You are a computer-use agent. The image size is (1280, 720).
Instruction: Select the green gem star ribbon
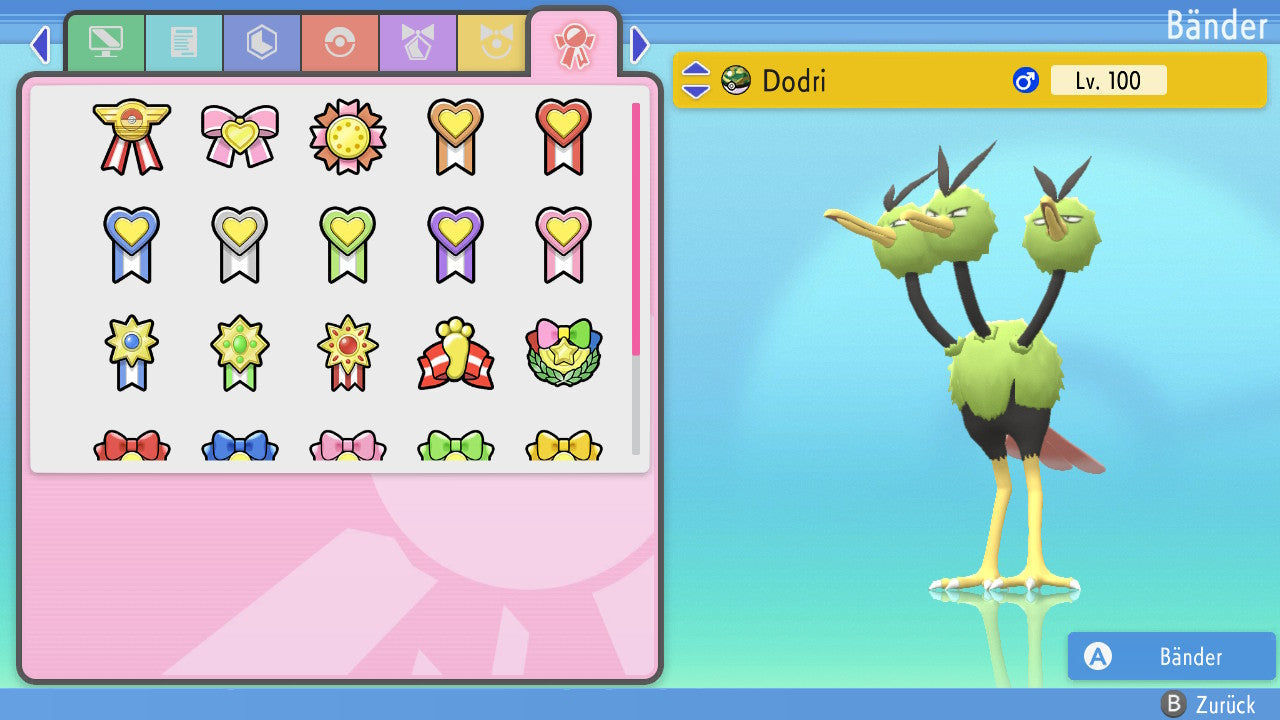click(x=240, y=353)
